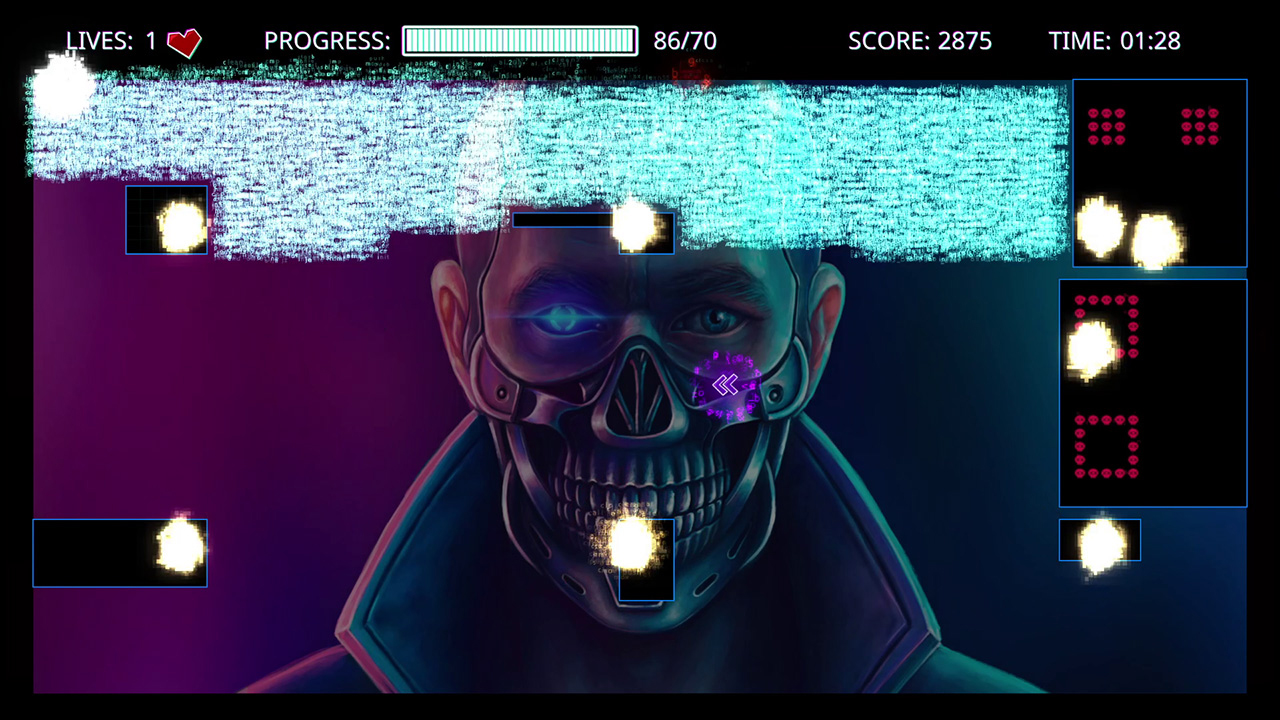Image resolution: width=1280 pixels, height=720 pixels.
Task: Select the TIME: 01:28 display
Action: point(1116,41)
